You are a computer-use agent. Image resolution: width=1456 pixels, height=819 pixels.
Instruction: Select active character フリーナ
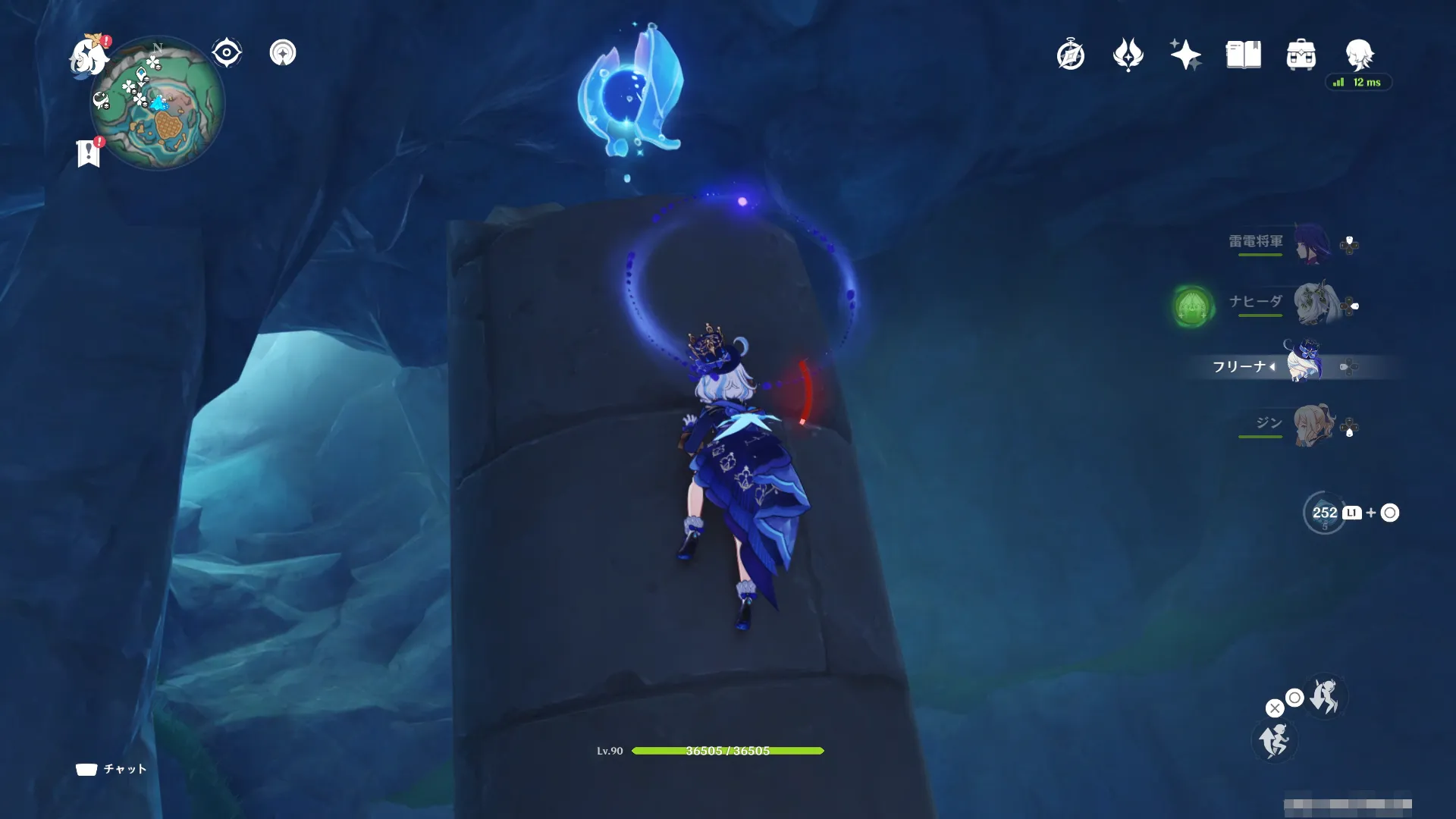(x=1302, y=364)
